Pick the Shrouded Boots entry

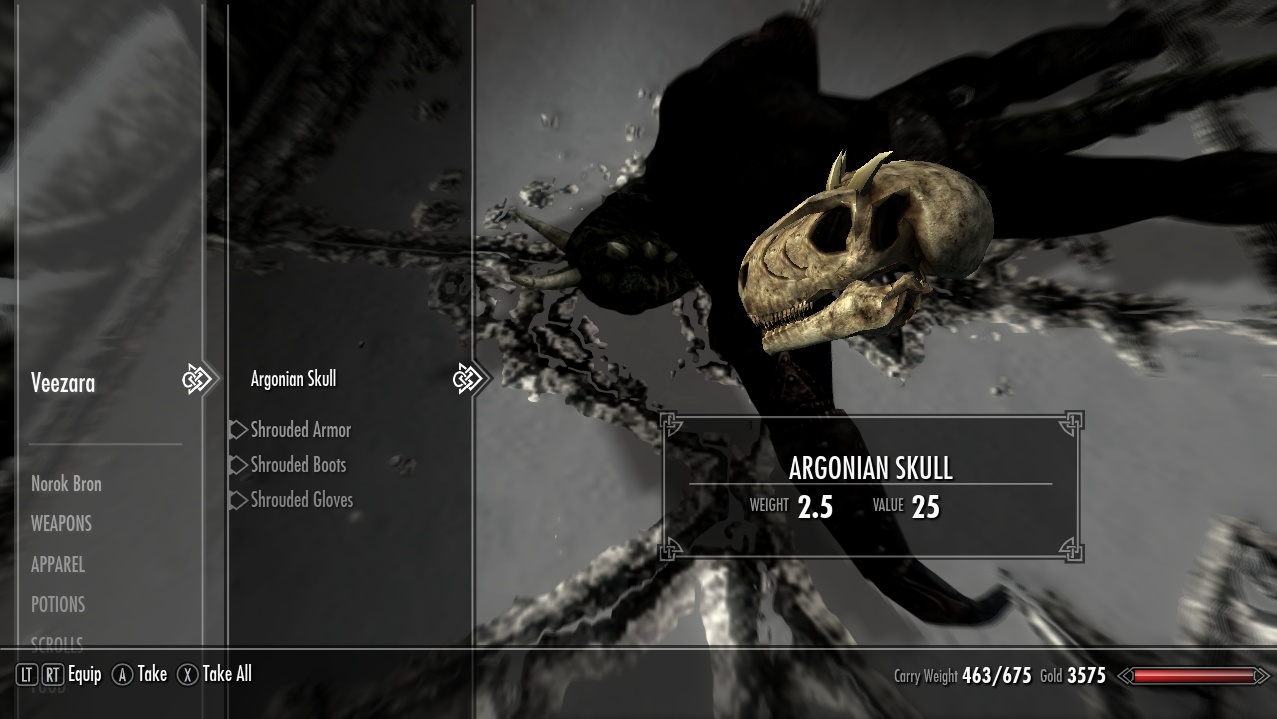(x=298, y=465)
